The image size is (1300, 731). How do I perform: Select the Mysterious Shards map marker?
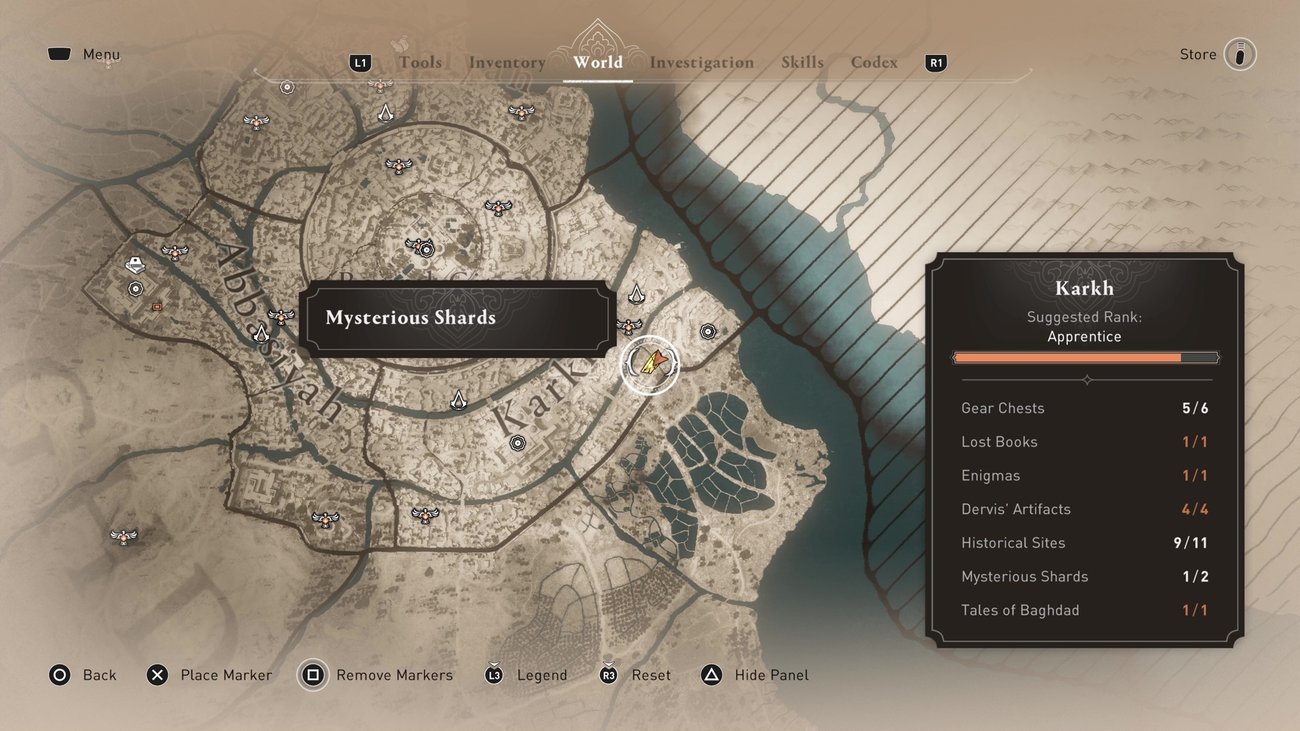pyautogui.click(x=649, y=365)
